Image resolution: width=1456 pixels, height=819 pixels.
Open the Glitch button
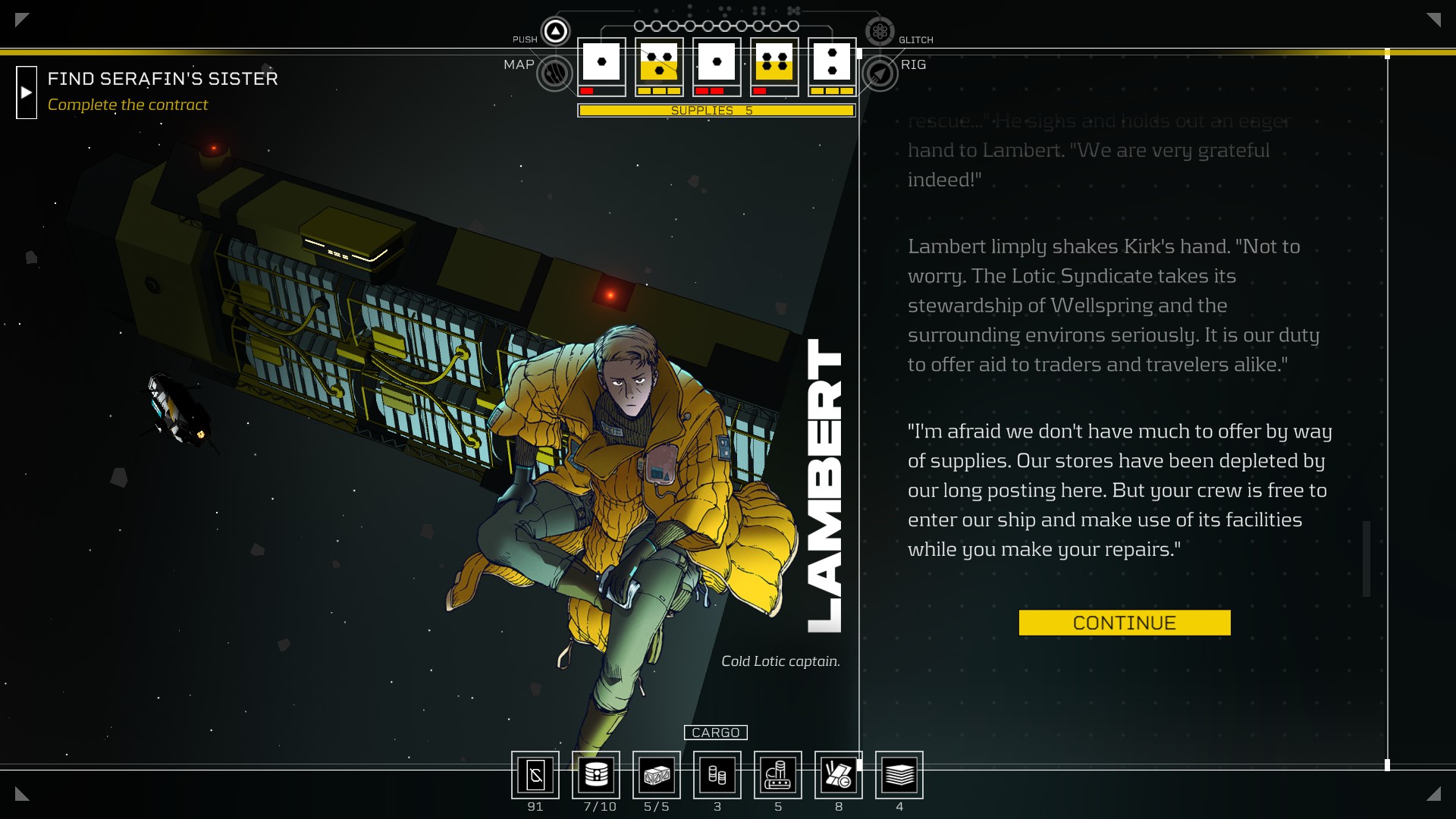click(x=880, y=31)
